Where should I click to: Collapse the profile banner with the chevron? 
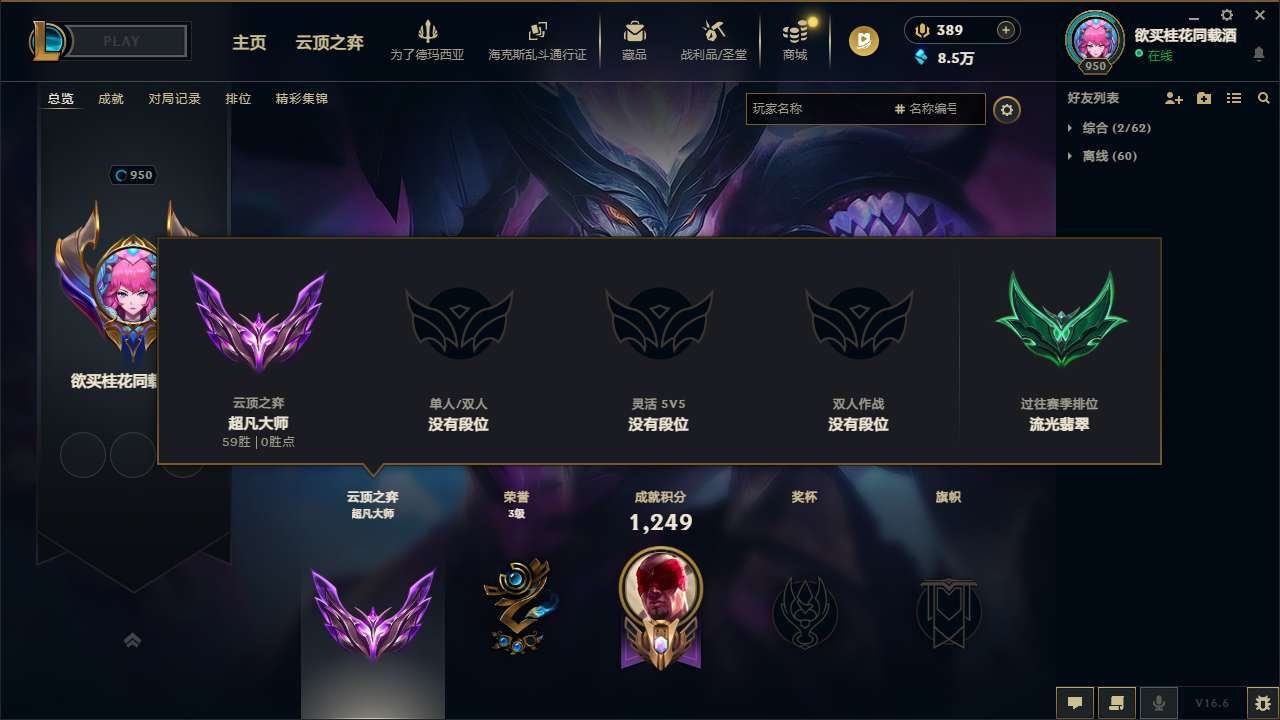pos(133,640)
